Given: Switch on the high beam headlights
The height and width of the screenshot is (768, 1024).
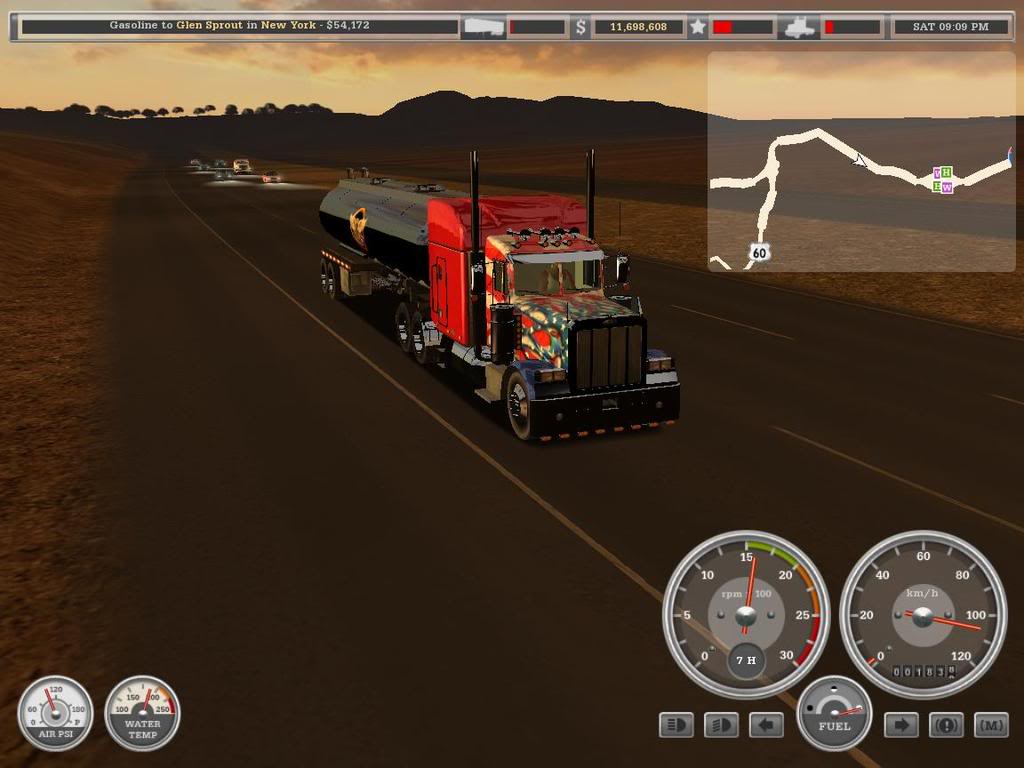Looking at the screenshot, I should [x=721, y=725].
